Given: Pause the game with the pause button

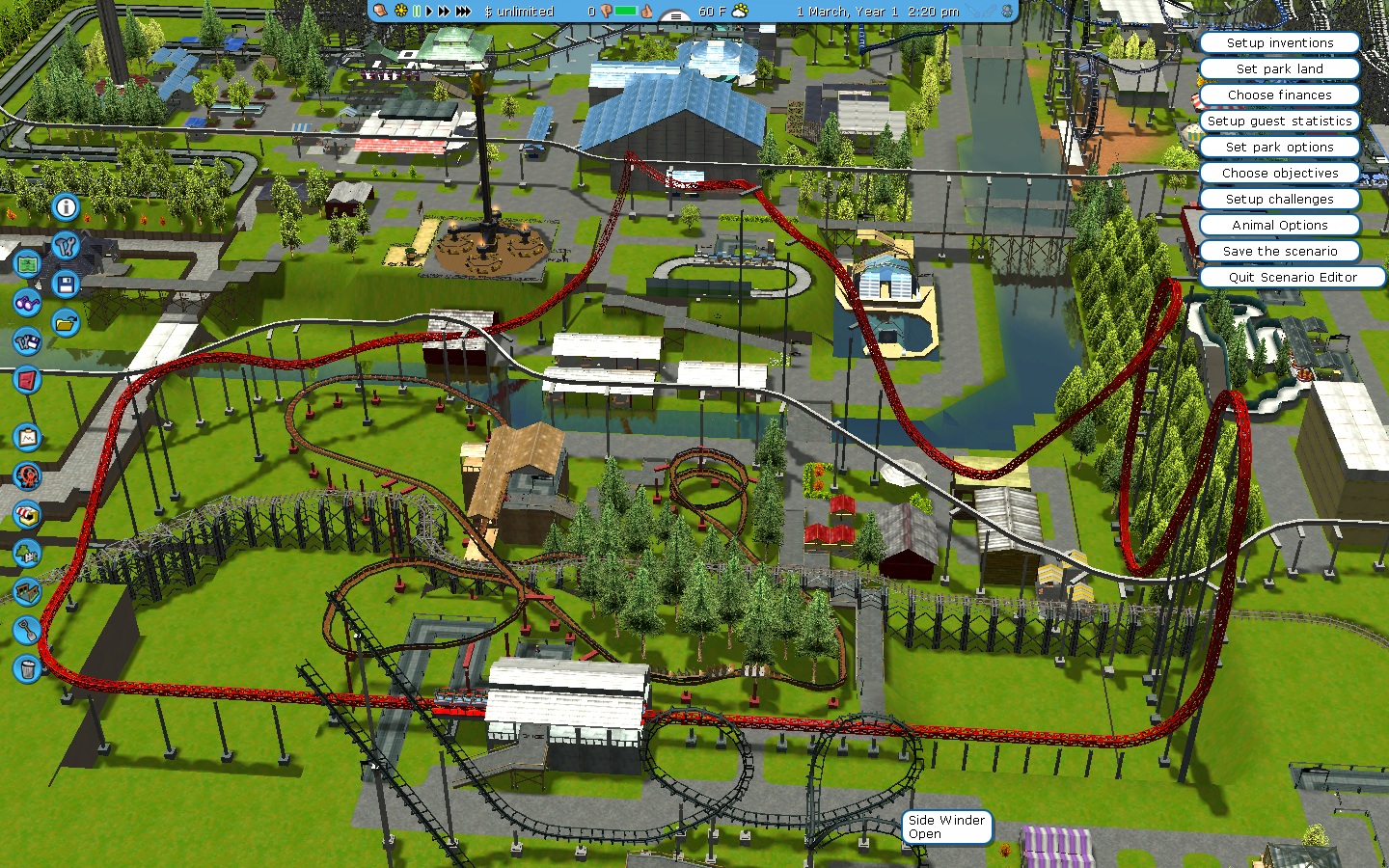Looking at the screenshot, I should 417,12.
